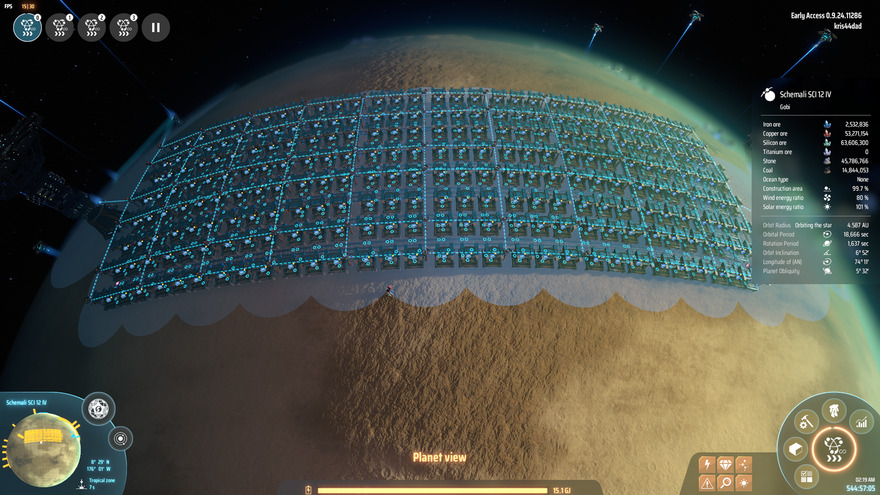Open the checklist grid panel button
The width and height of the screenshot is (880, 495).
(x=807, y=477)
